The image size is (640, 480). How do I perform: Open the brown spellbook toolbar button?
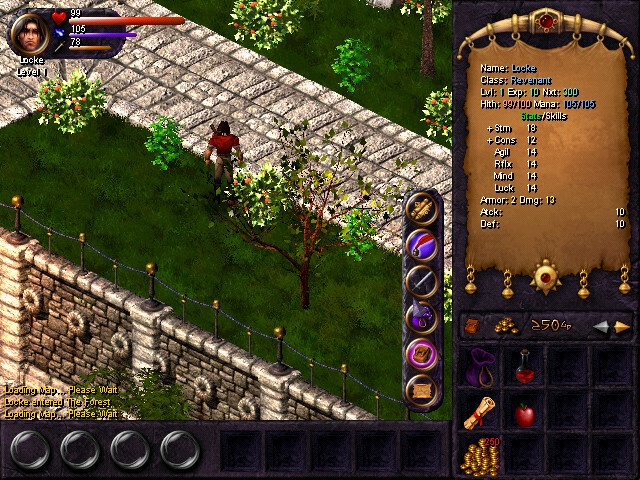tap(423, 353)
